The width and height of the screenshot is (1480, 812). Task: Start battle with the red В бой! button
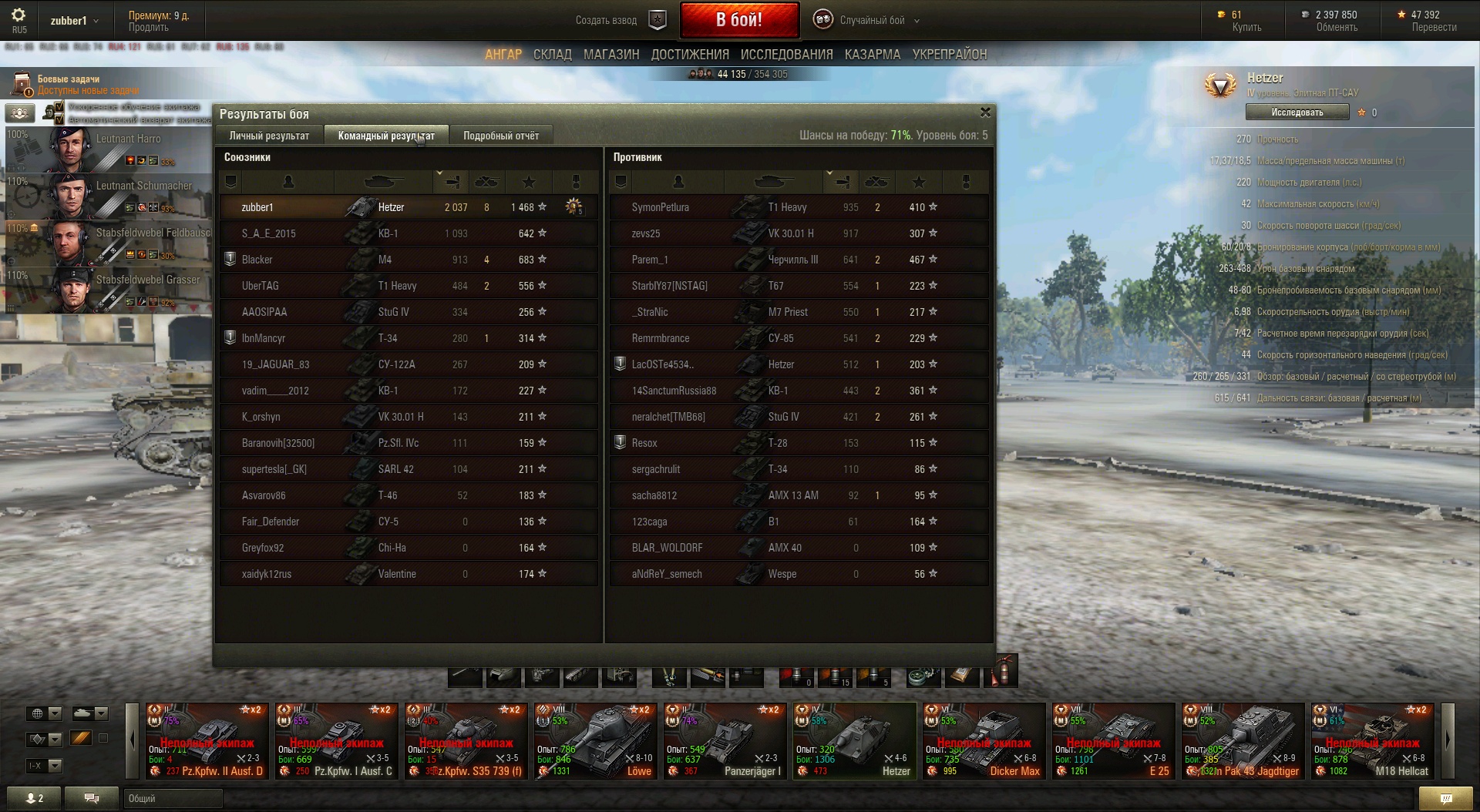tap(738, 20)
